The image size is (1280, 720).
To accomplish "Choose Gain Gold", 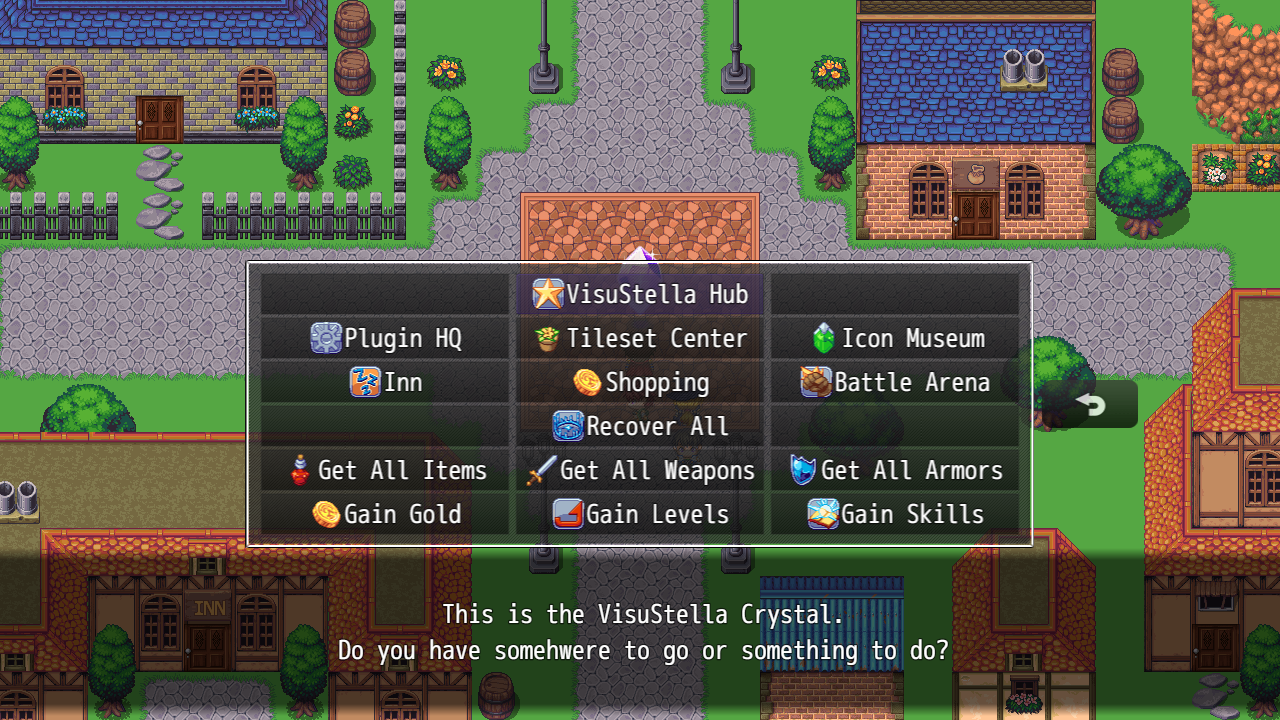I will point(386,514).
